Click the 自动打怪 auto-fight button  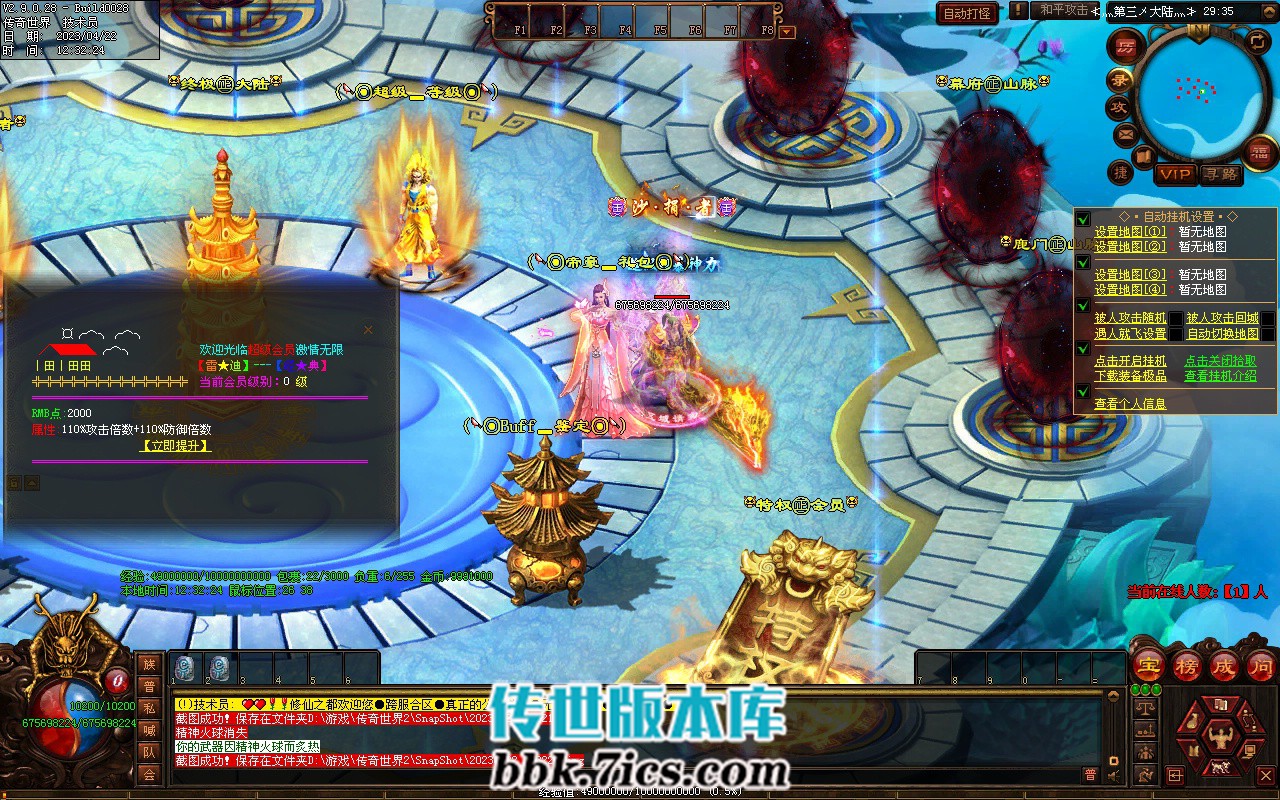tap(967, 13)
